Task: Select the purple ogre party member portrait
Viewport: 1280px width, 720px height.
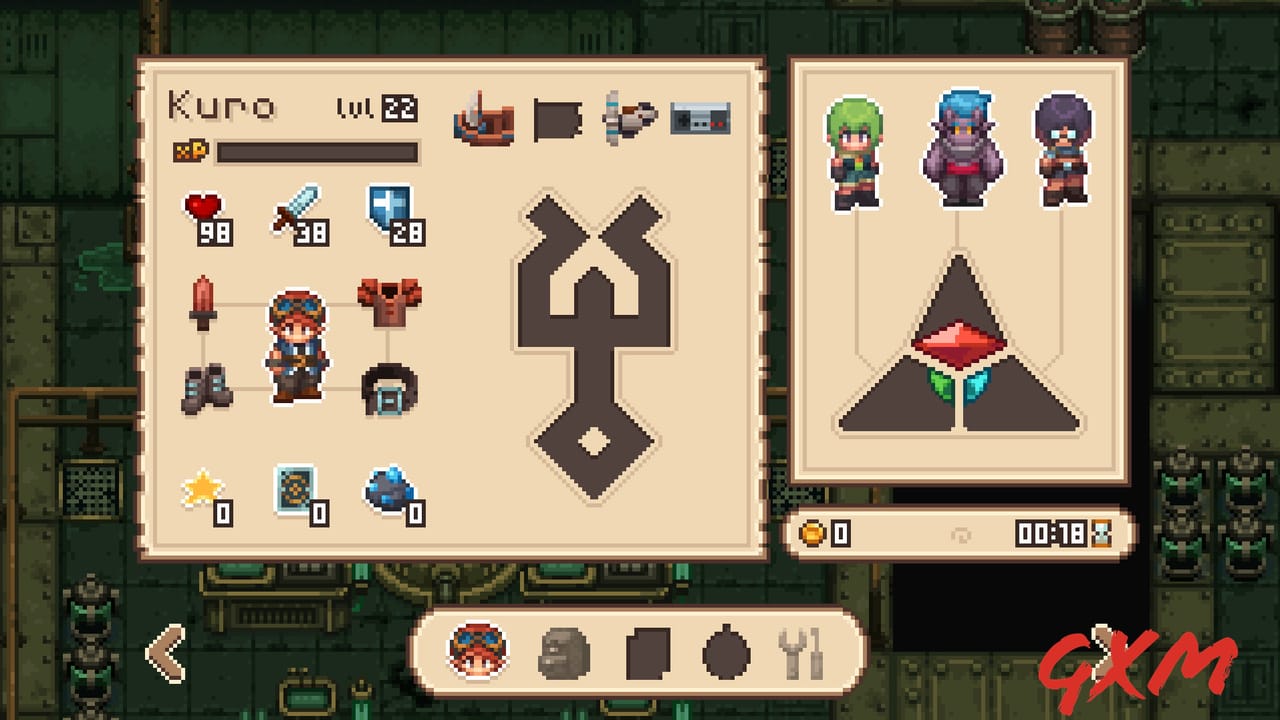Action: tap(962, 140)
